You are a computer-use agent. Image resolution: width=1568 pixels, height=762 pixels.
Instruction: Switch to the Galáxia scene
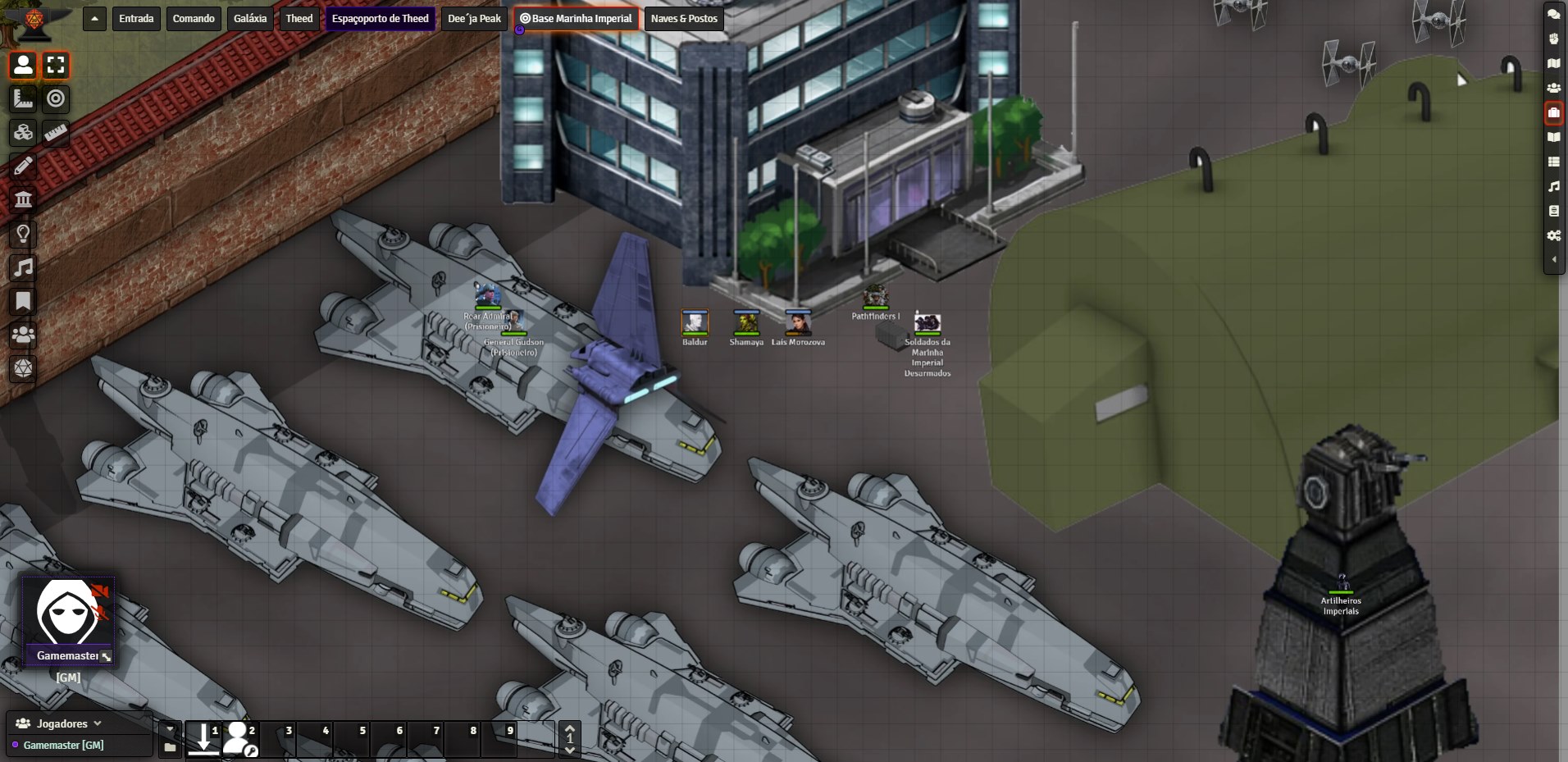click(x=250, y=18)
